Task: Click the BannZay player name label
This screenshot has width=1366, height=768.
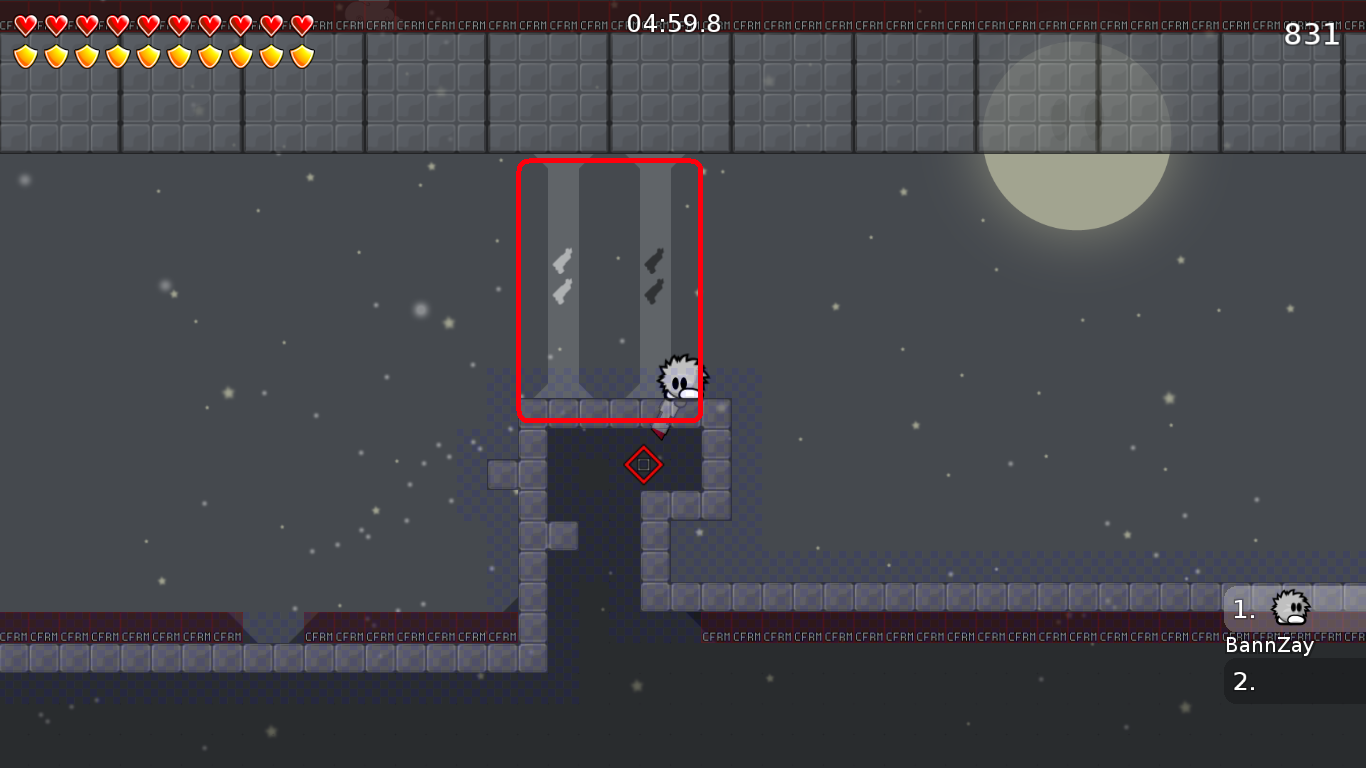Action: [x=1269, y=645]
